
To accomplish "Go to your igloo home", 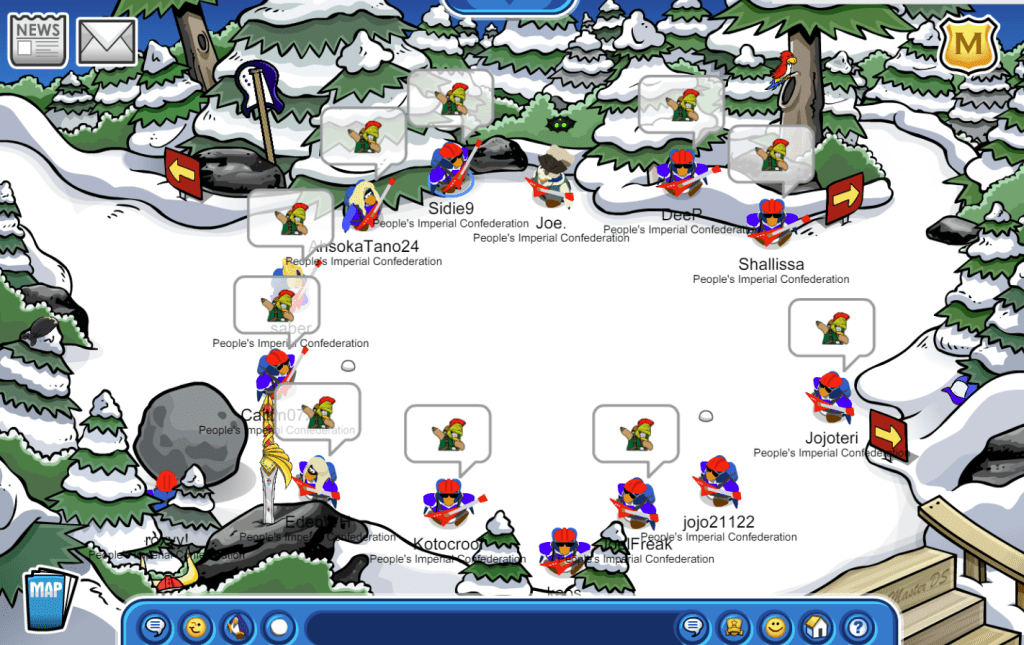I will (815, 628).
